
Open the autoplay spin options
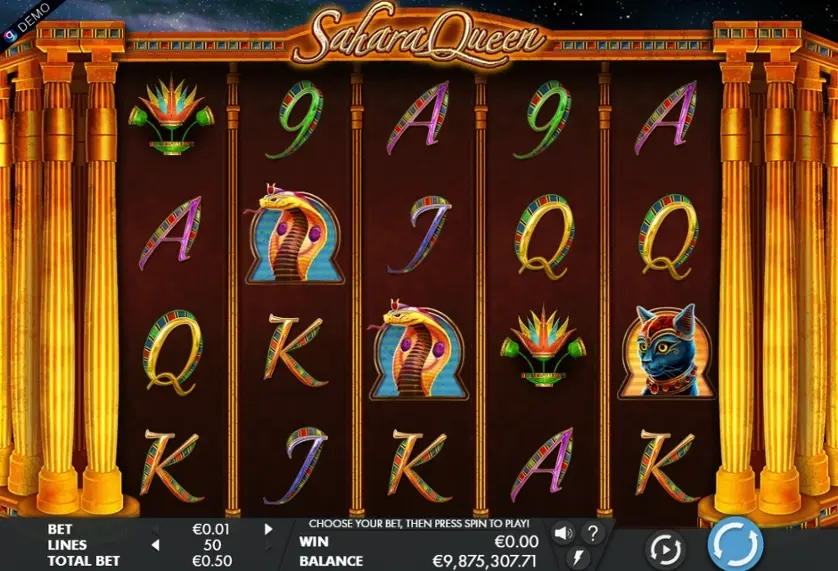[x=664, y=549]
